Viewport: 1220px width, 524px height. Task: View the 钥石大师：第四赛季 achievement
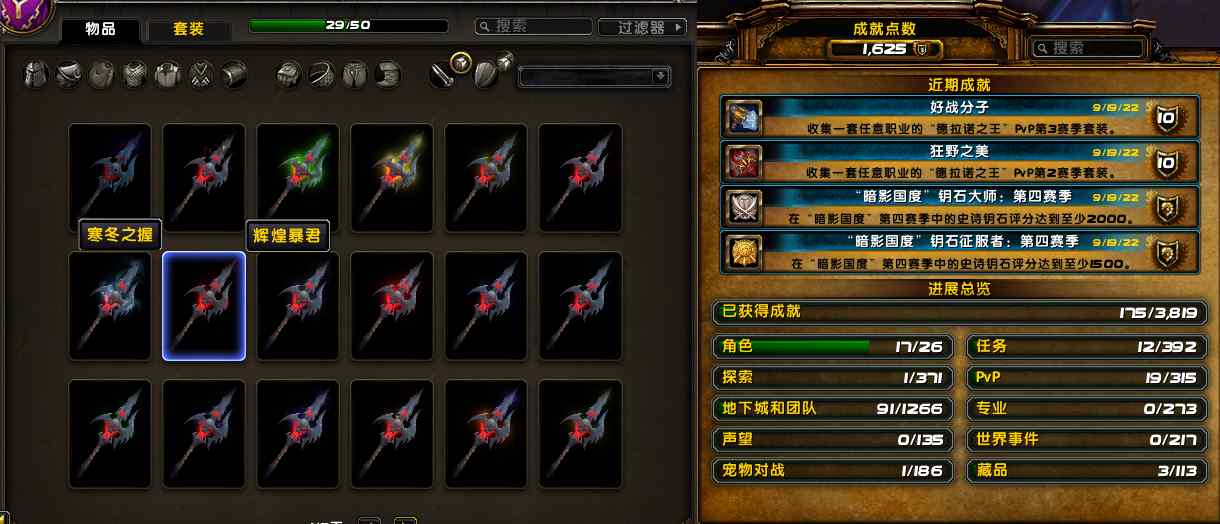(958, 206)
